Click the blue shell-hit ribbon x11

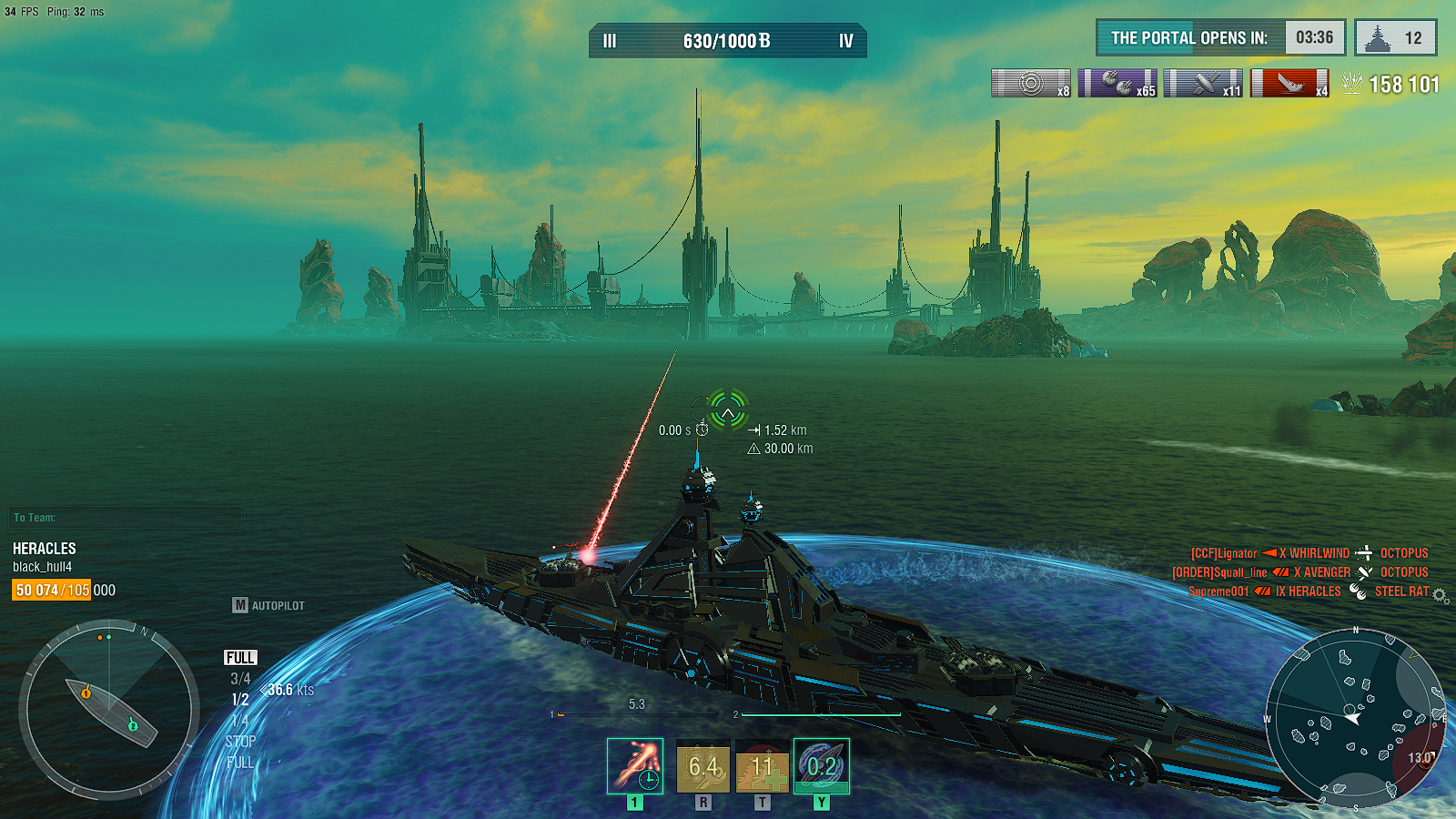(x=1203, y=84)
